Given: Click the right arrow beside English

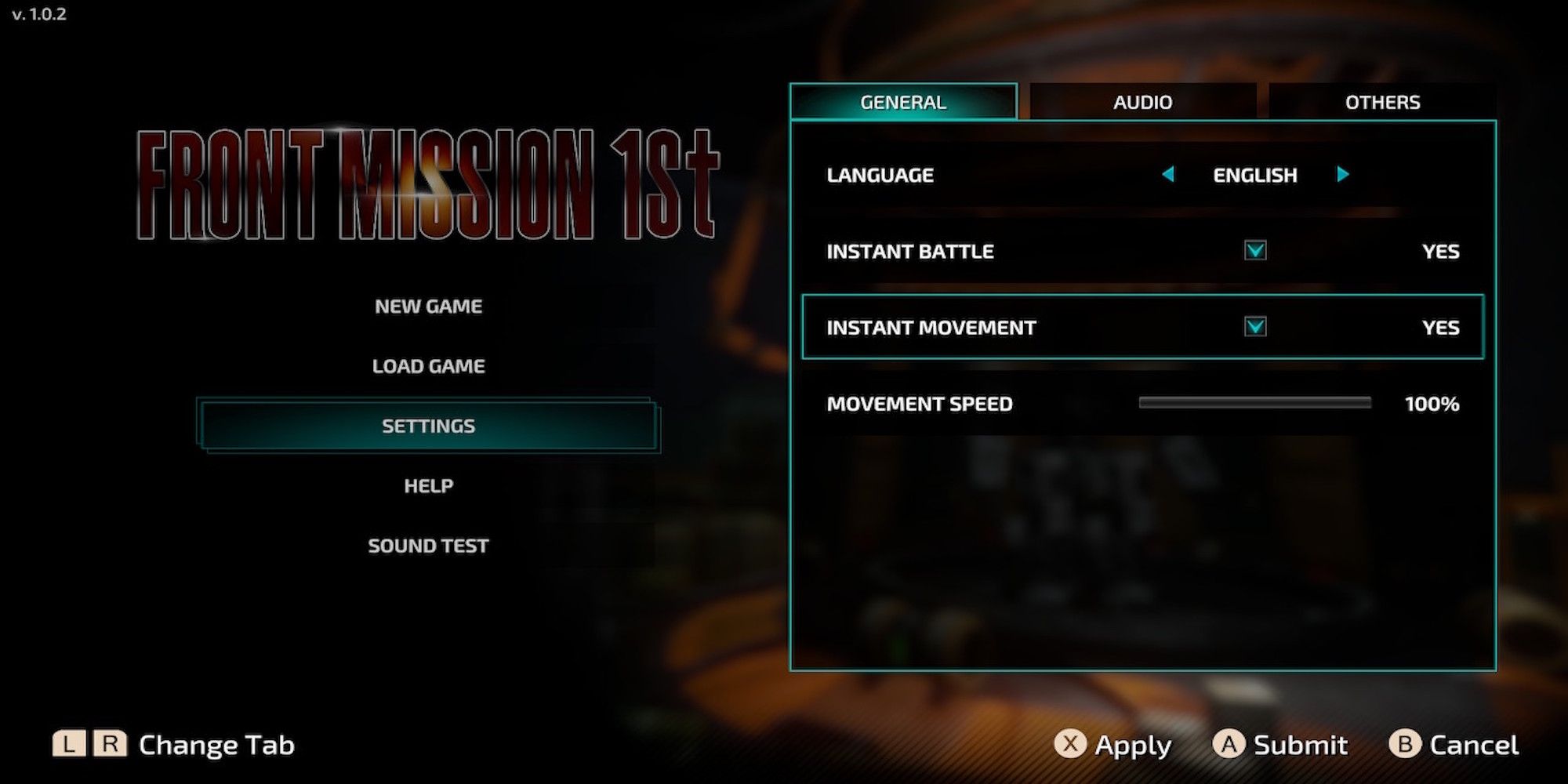Looking at the screenshot, I should pos(1344,175).
